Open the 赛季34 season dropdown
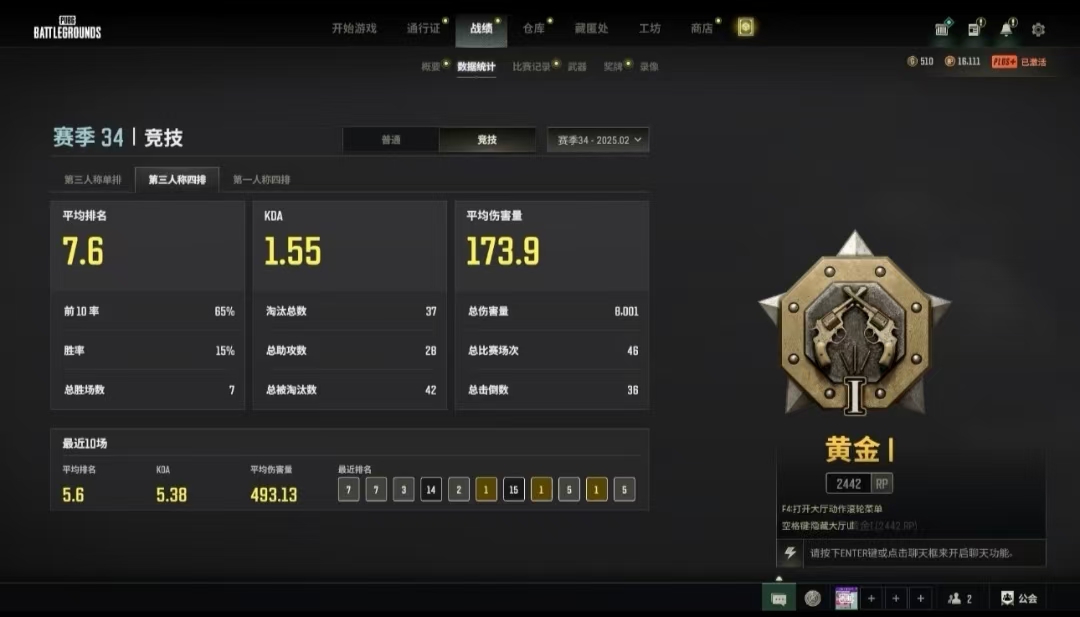 tap(598, 140)
